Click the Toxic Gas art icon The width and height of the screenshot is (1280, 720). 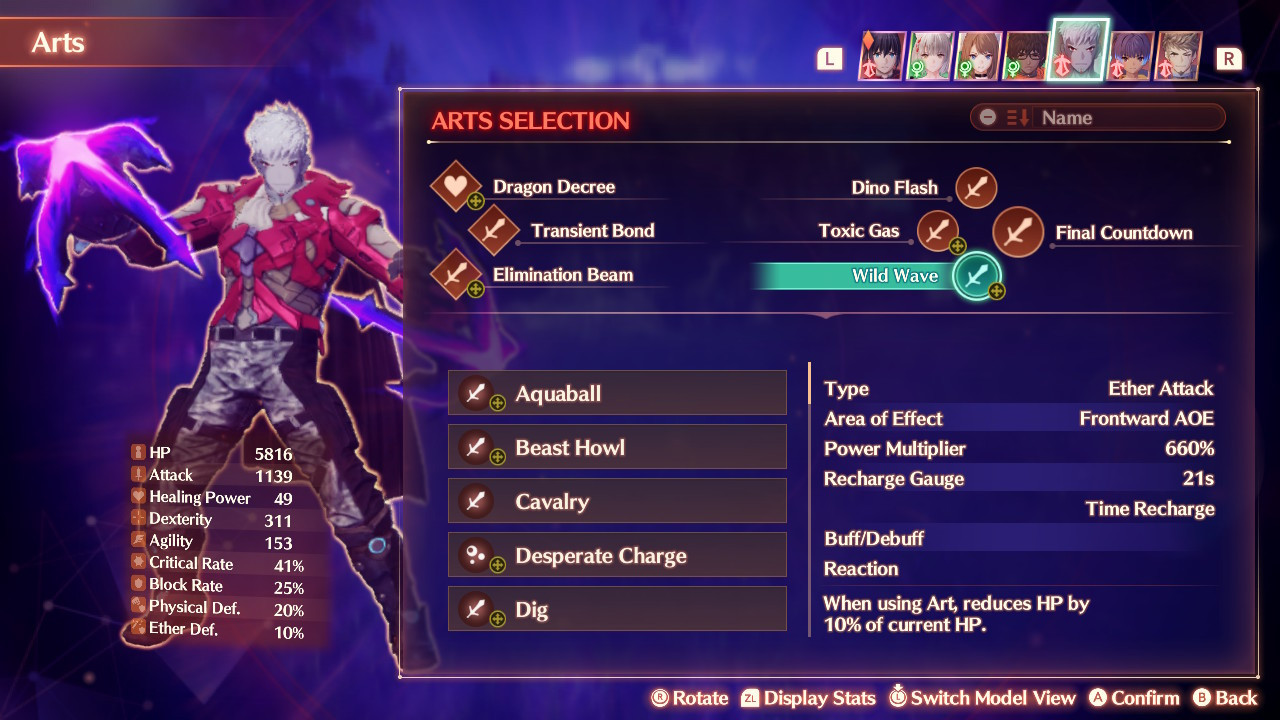tap(938, 230)
